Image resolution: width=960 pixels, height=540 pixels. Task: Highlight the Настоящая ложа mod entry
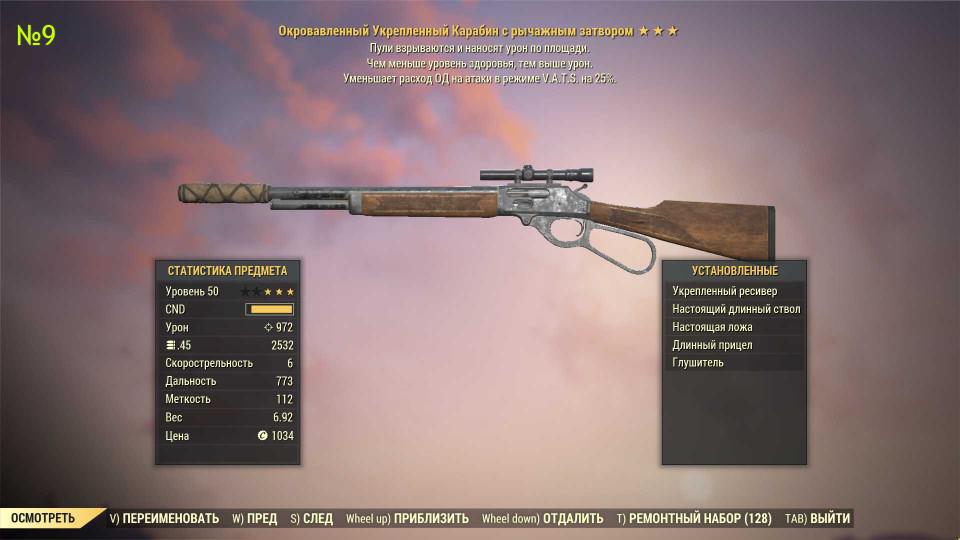(735, 327)
